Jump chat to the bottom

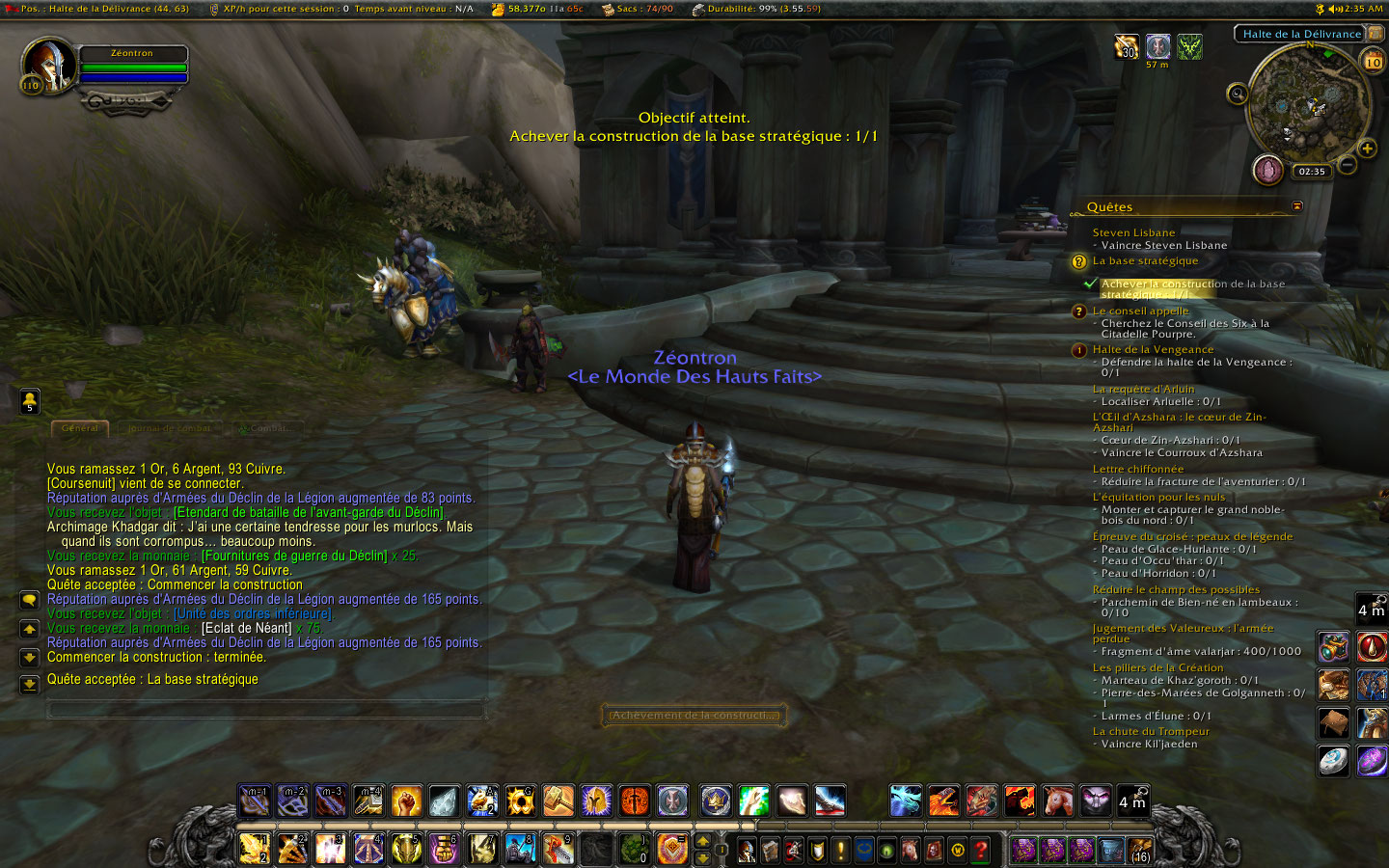pyautogui.click(x=30, y=685)
